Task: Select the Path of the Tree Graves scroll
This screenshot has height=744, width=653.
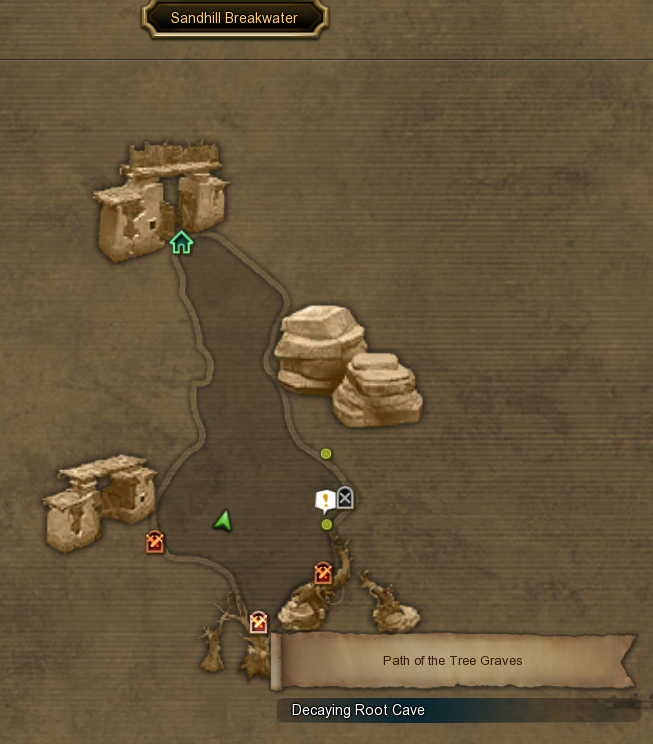Action: coord(452,660)
